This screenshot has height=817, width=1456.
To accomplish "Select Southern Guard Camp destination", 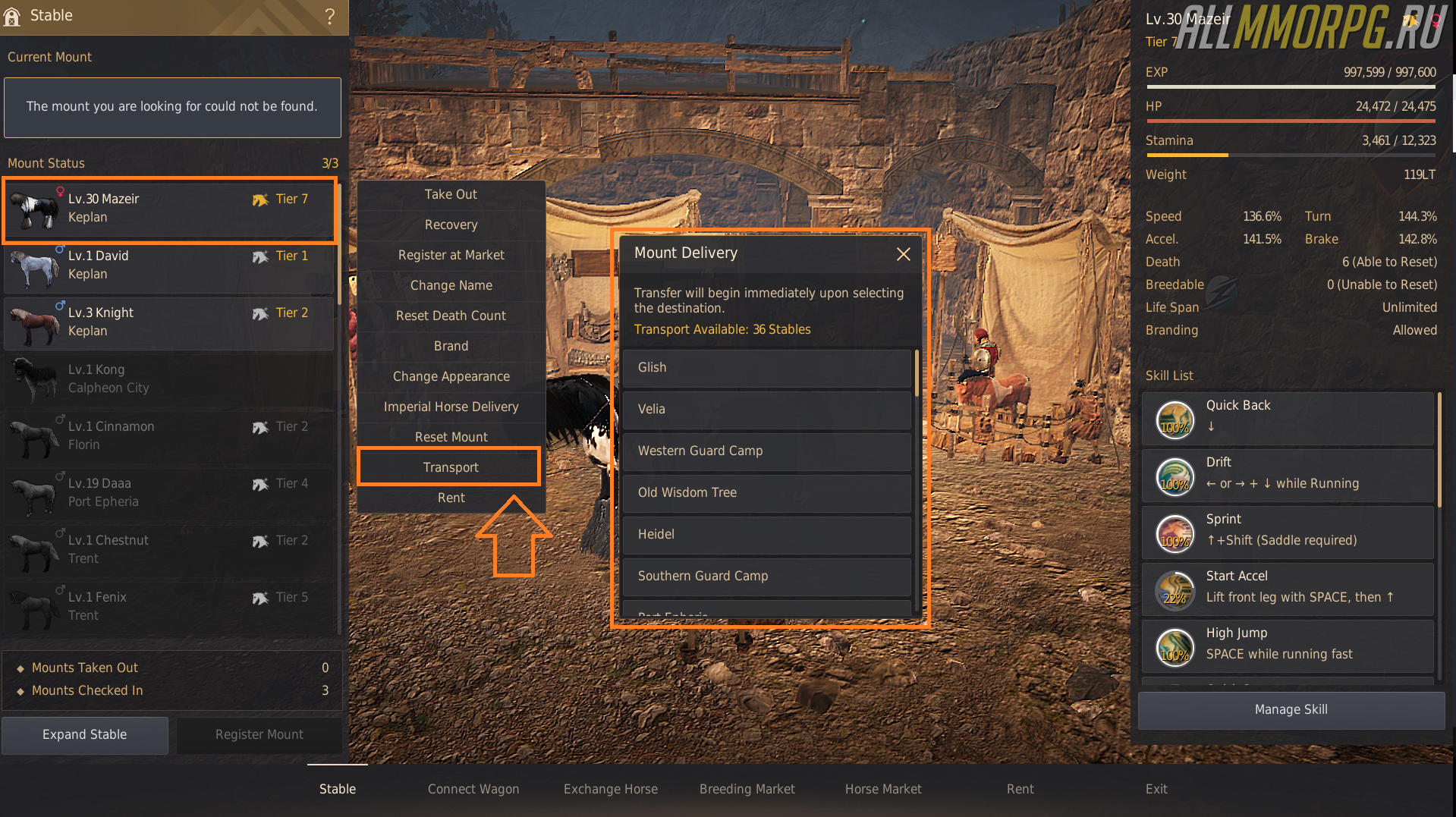I will (x=766, y=577).
